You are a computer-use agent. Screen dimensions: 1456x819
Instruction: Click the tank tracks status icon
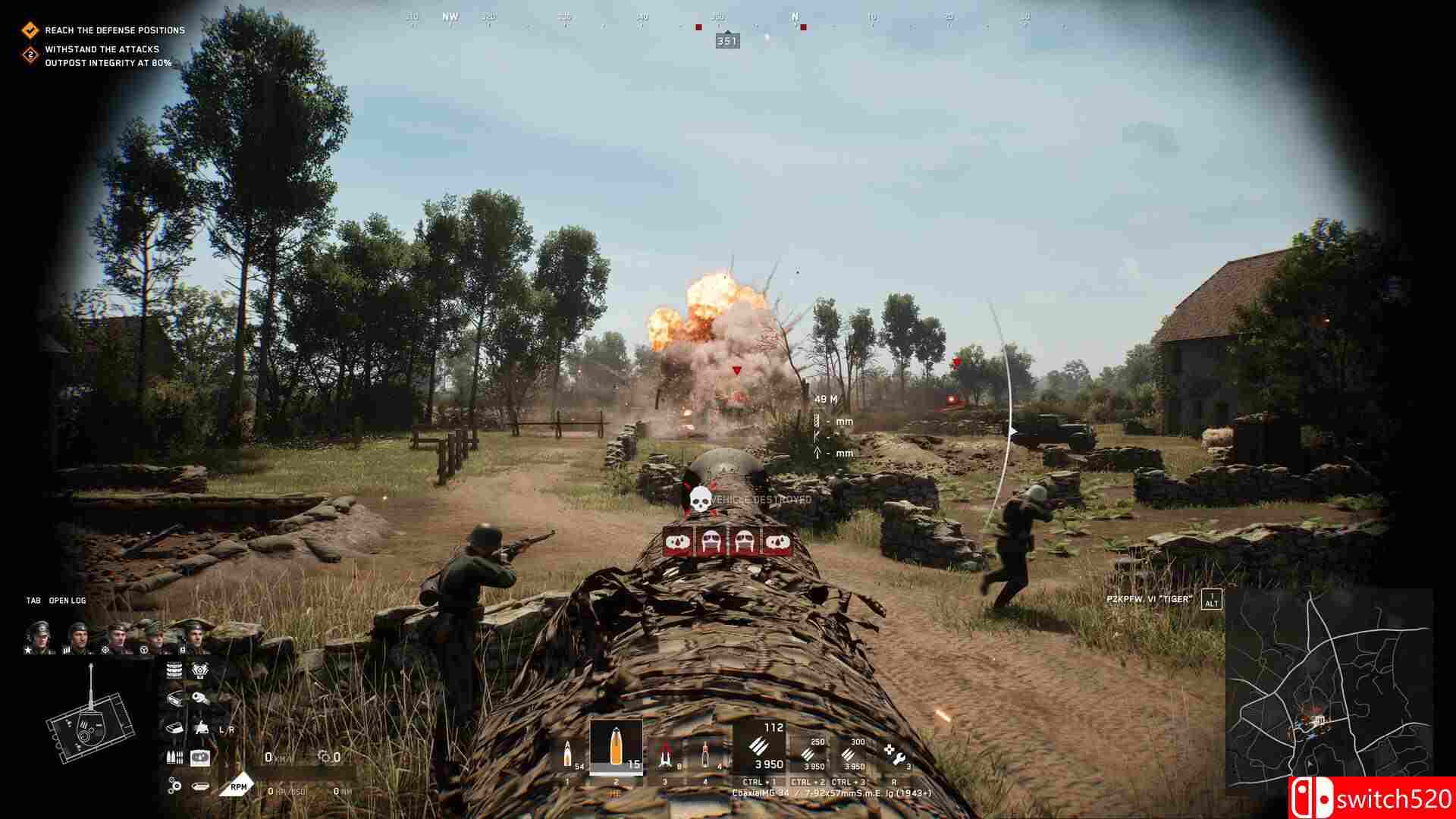pyautogui.click(x=173, y=670)
